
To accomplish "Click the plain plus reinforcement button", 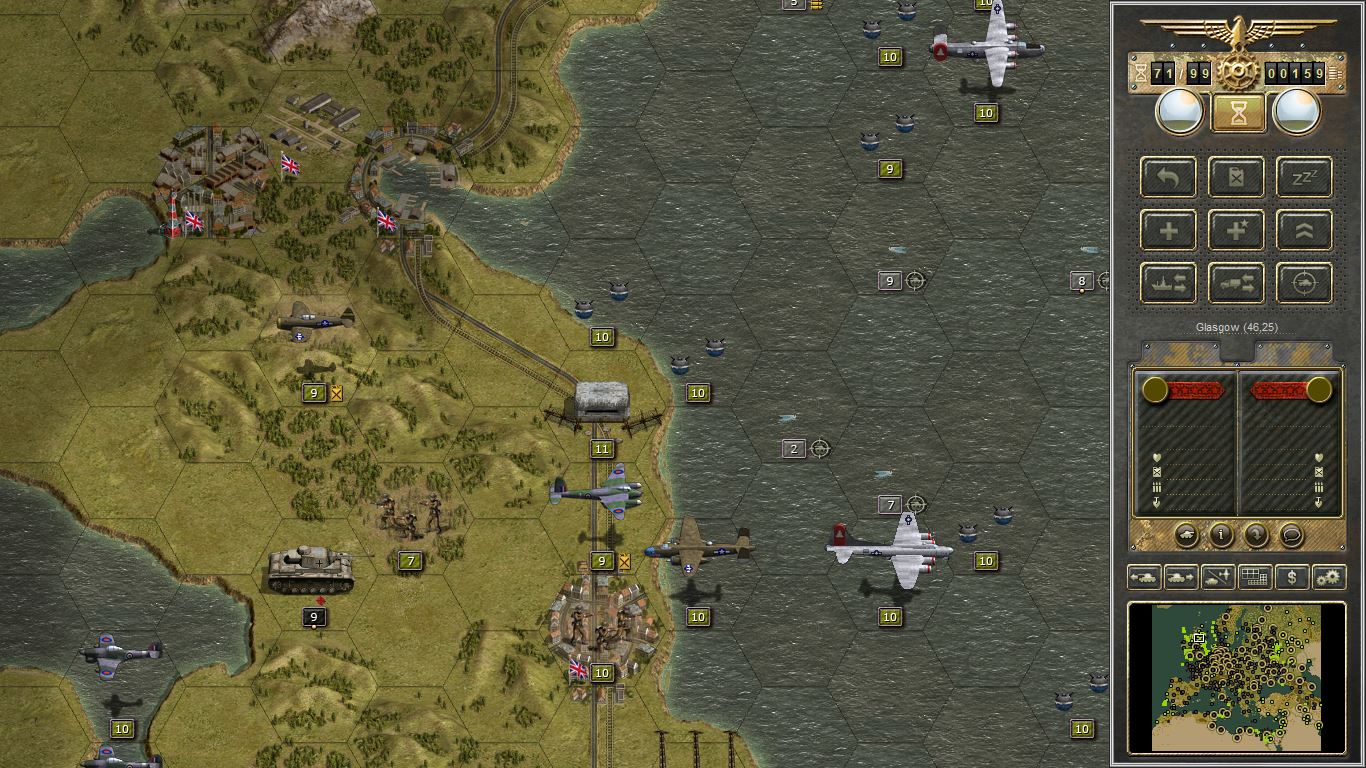I will 1168,230.
